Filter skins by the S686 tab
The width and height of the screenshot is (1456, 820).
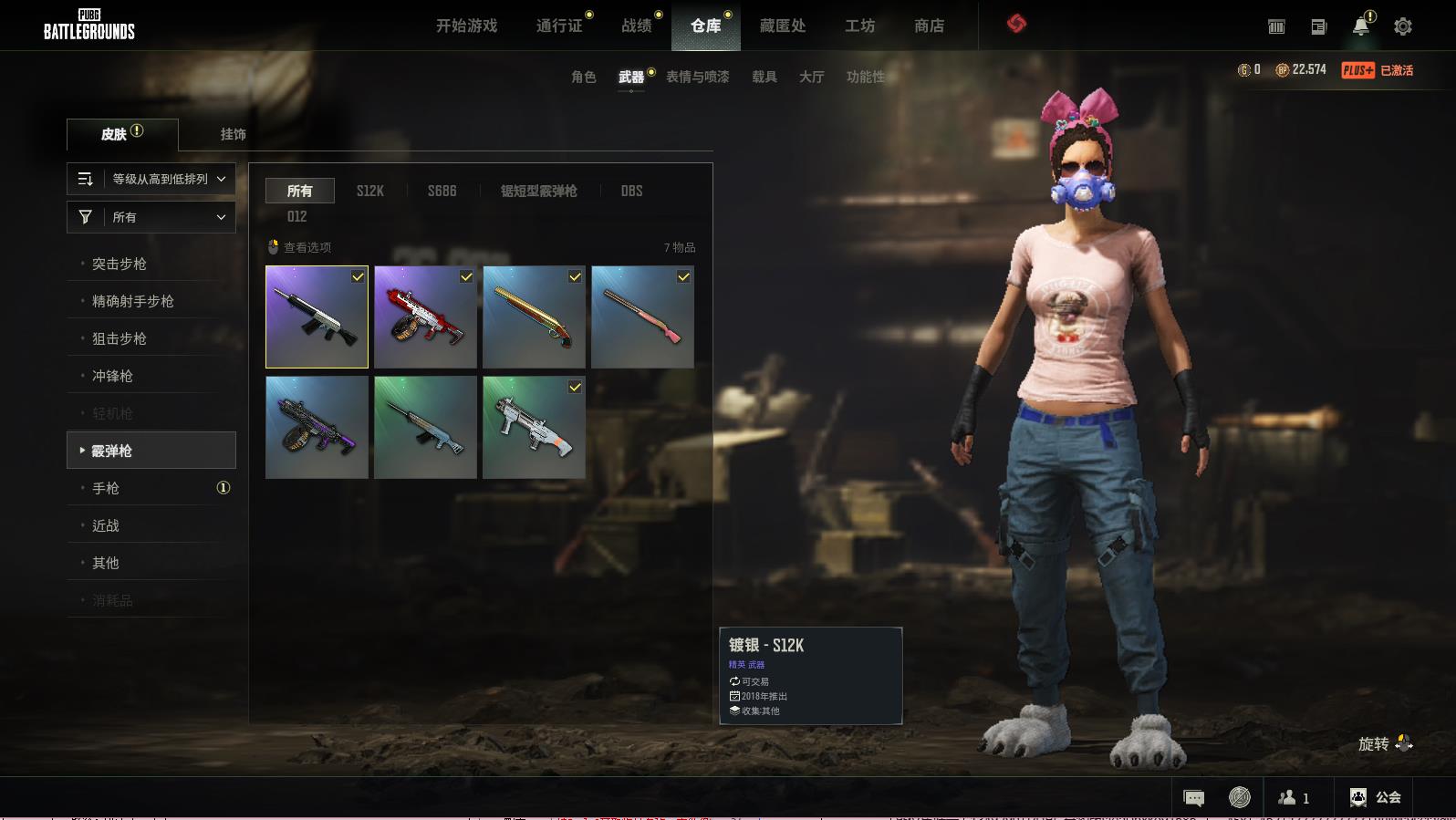(x=442, y=191)
